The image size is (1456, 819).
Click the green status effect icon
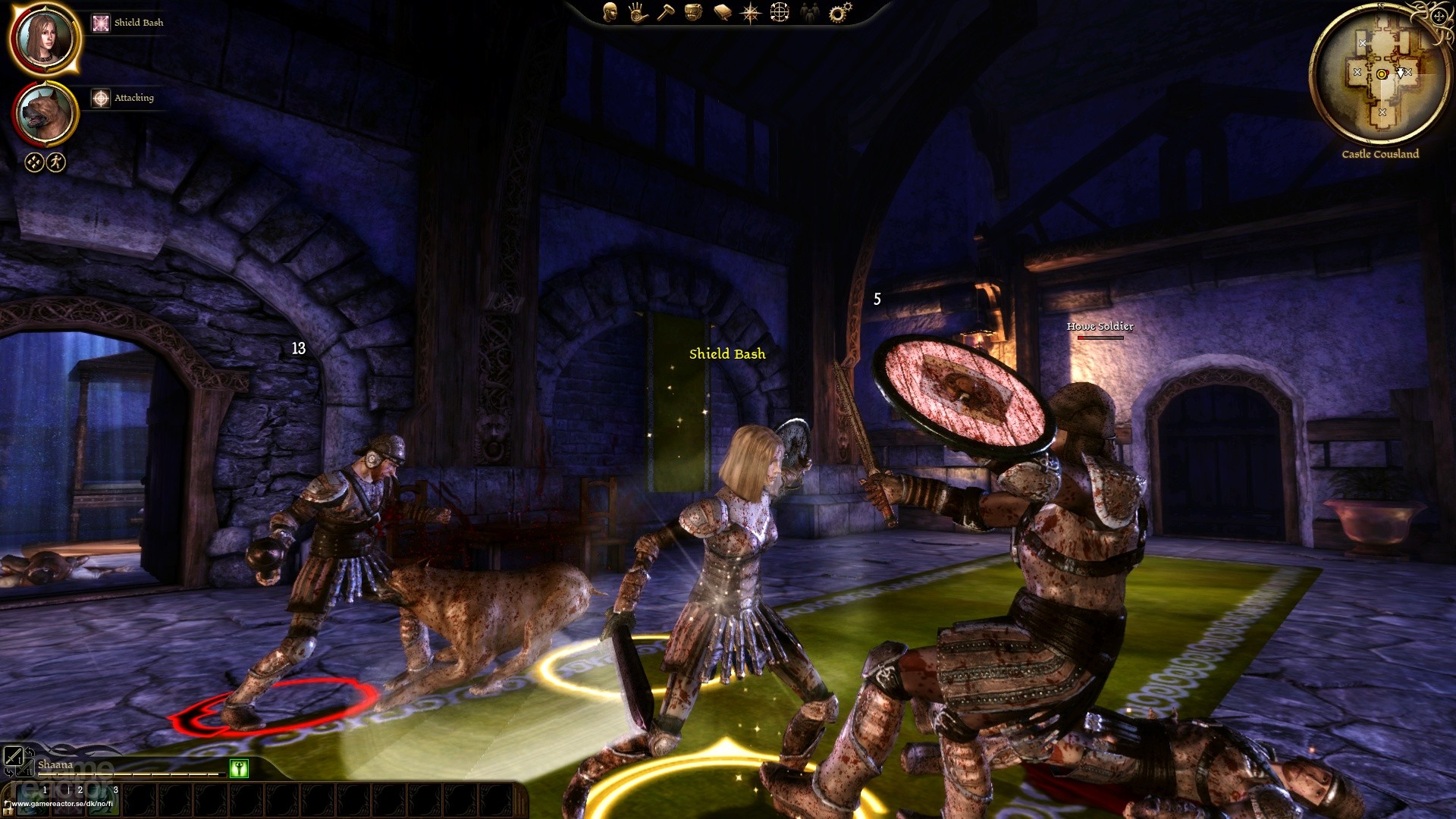pos(239,768)
